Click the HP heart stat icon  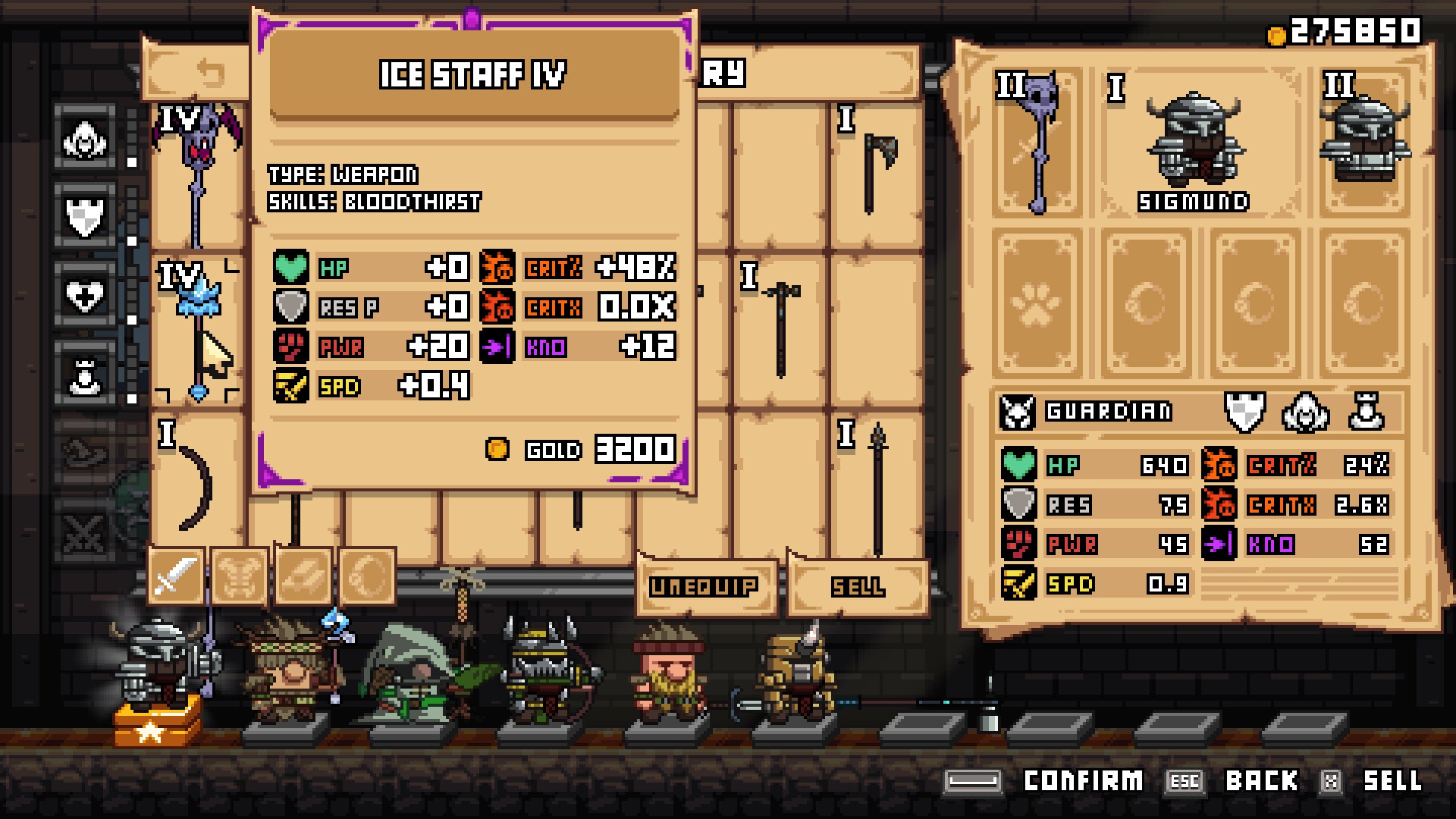1020,464
